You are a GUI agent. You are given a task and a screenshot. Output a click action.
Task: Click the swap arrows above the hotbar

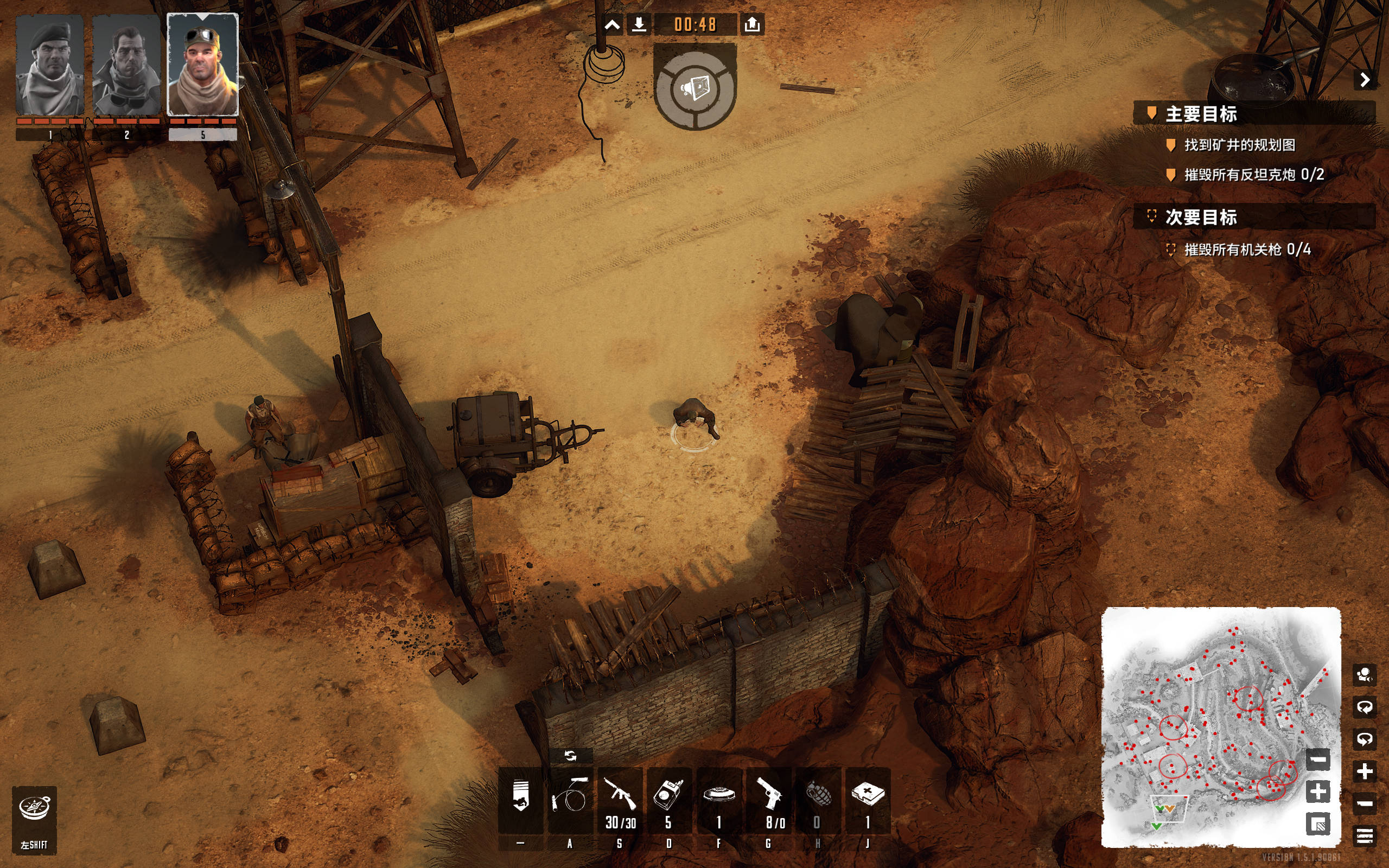coord(570,756)
